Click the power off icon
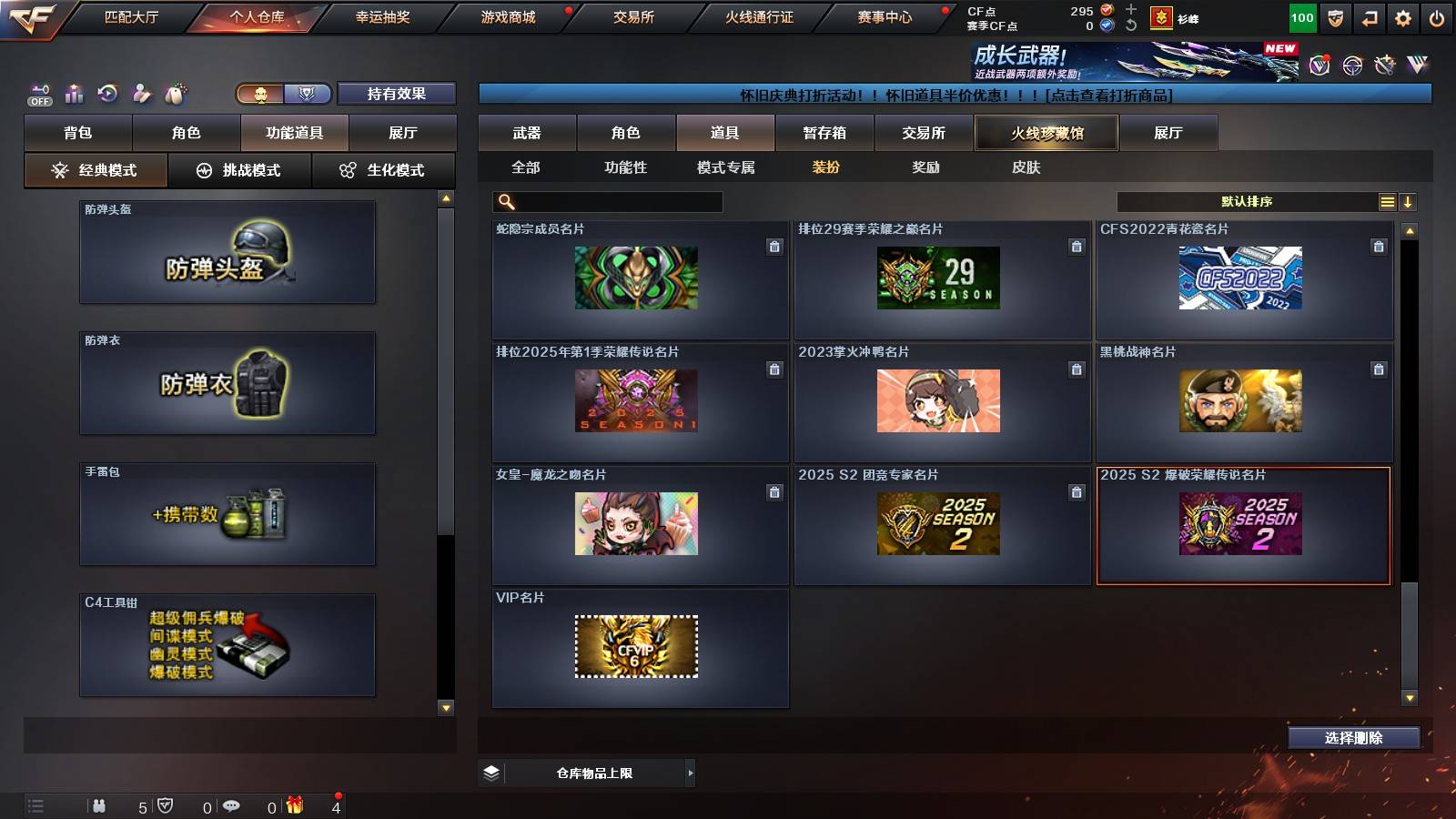 point(1438,17)
